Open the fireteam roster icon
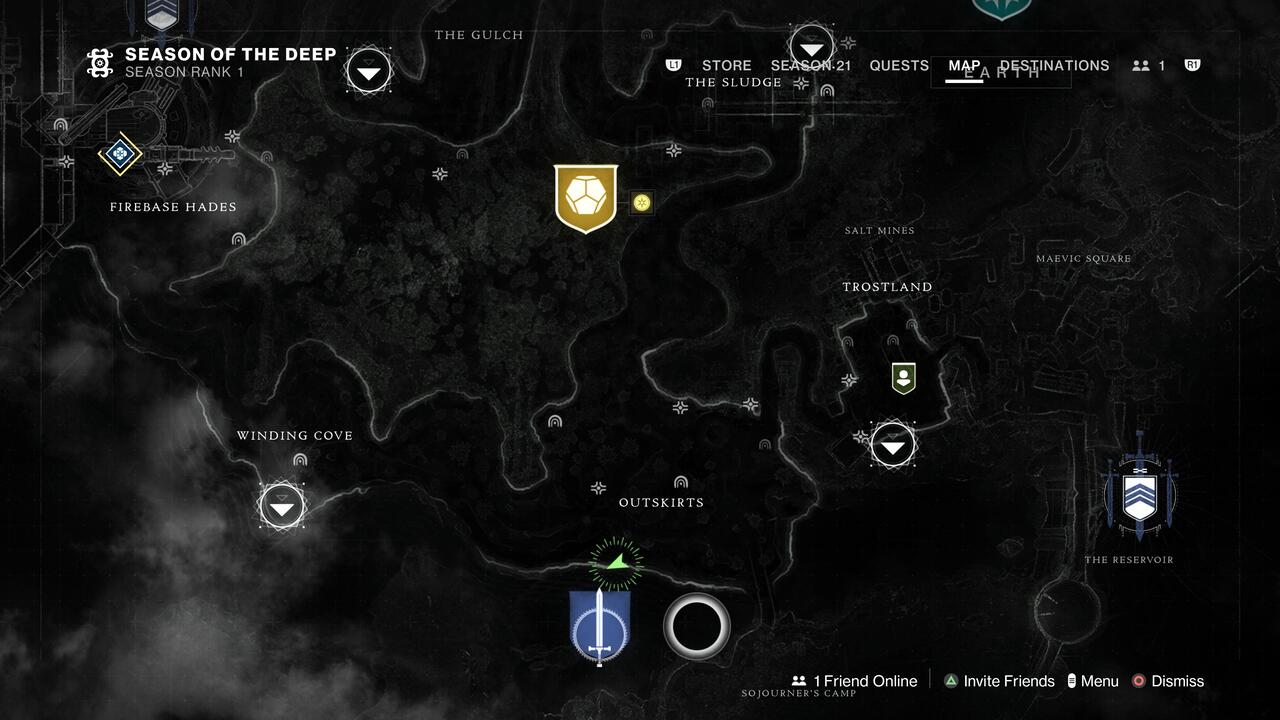This screenshot has height=720, width=1280. 1148,66
